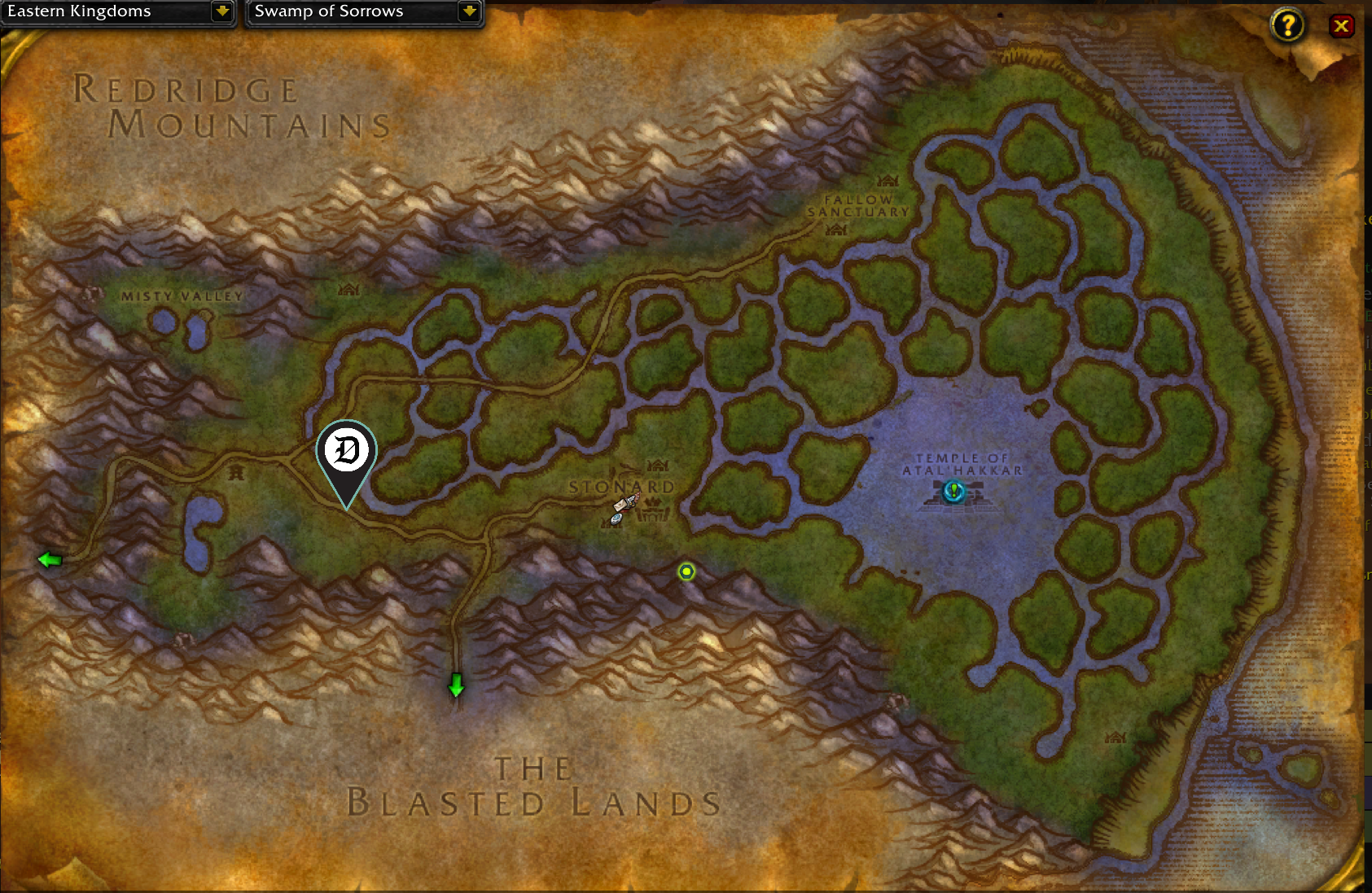The image size is (1372, 893).
Task: Click the mailbox icon at Stonard
Action: pos(621,505)
